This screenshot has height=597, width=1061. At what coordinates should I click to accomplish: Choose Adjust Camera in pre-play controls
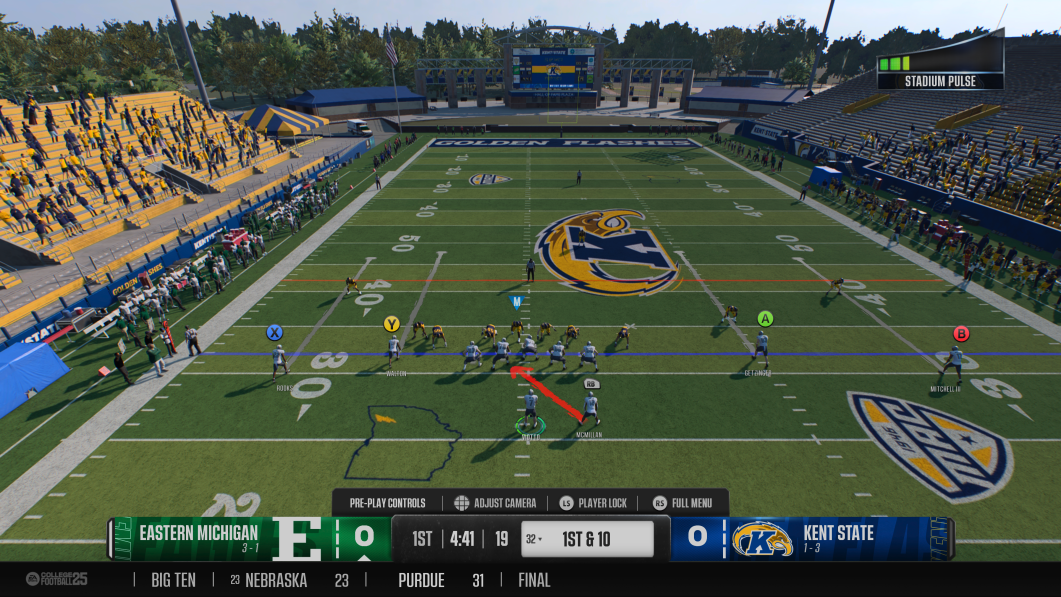pyautogui.click(x=494, y=503)
